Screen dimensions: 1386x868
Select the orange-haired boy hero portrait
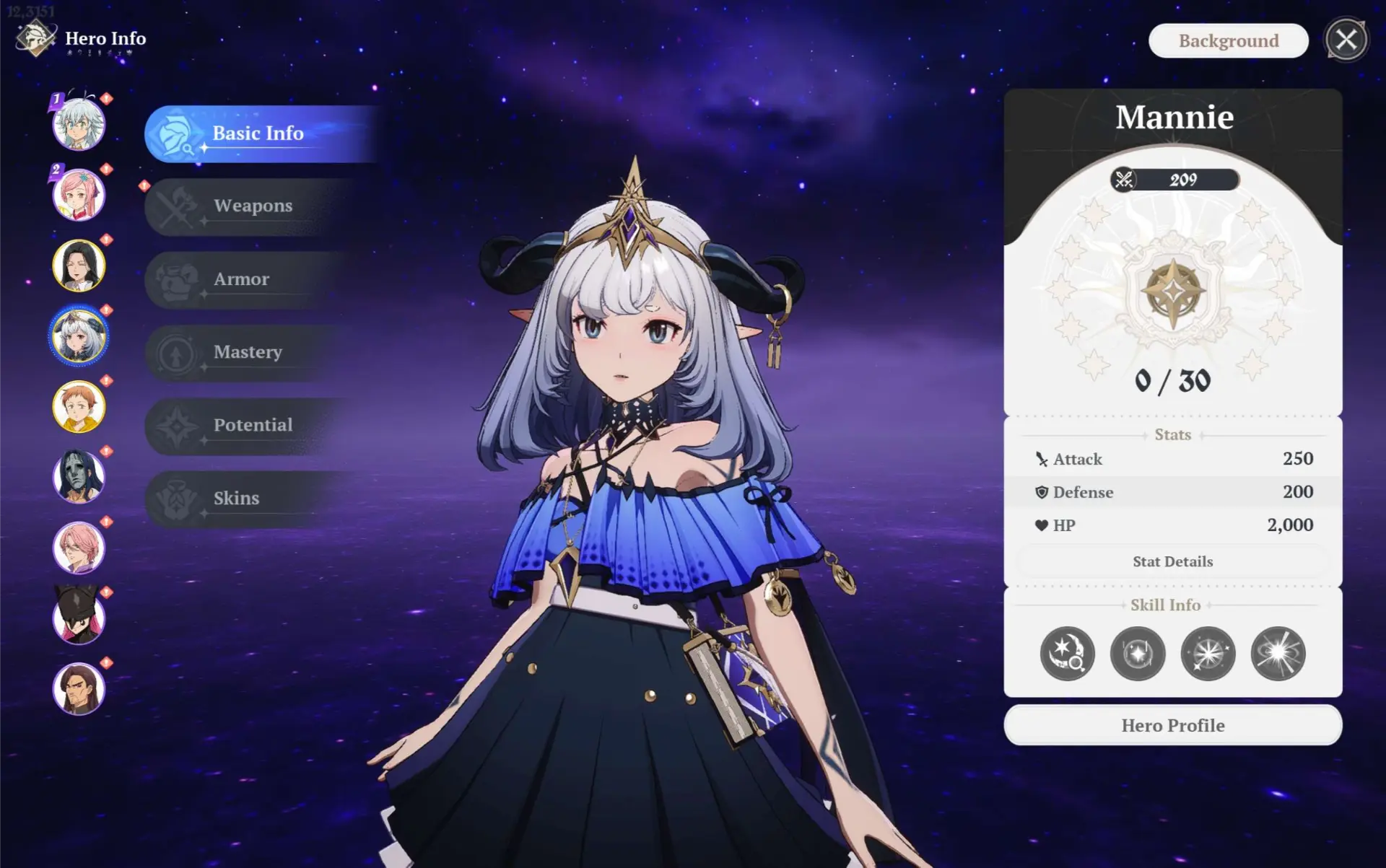(x=79, y=406)
